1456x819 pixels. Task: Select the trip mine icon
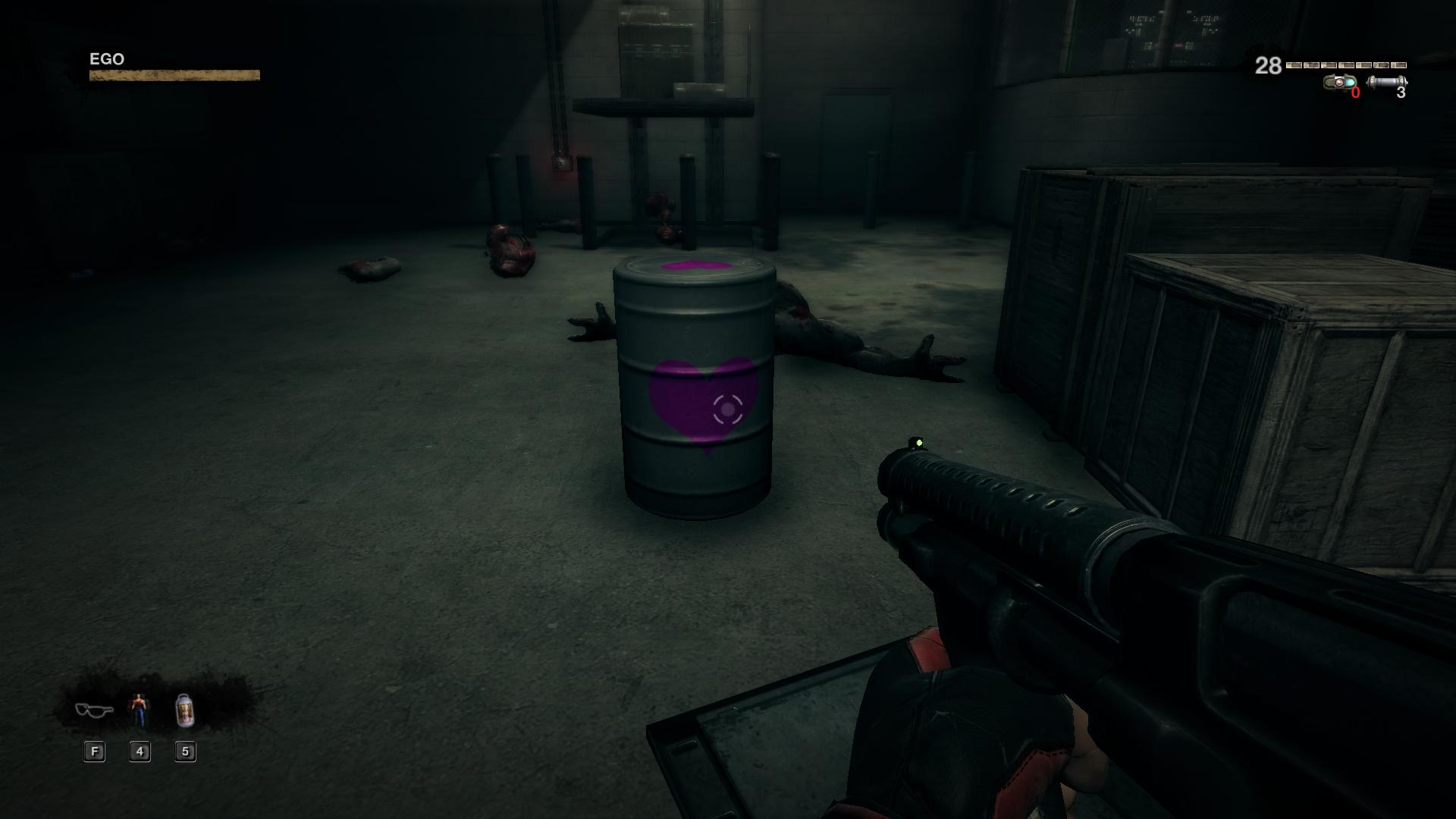click(x=1340, y=82)
